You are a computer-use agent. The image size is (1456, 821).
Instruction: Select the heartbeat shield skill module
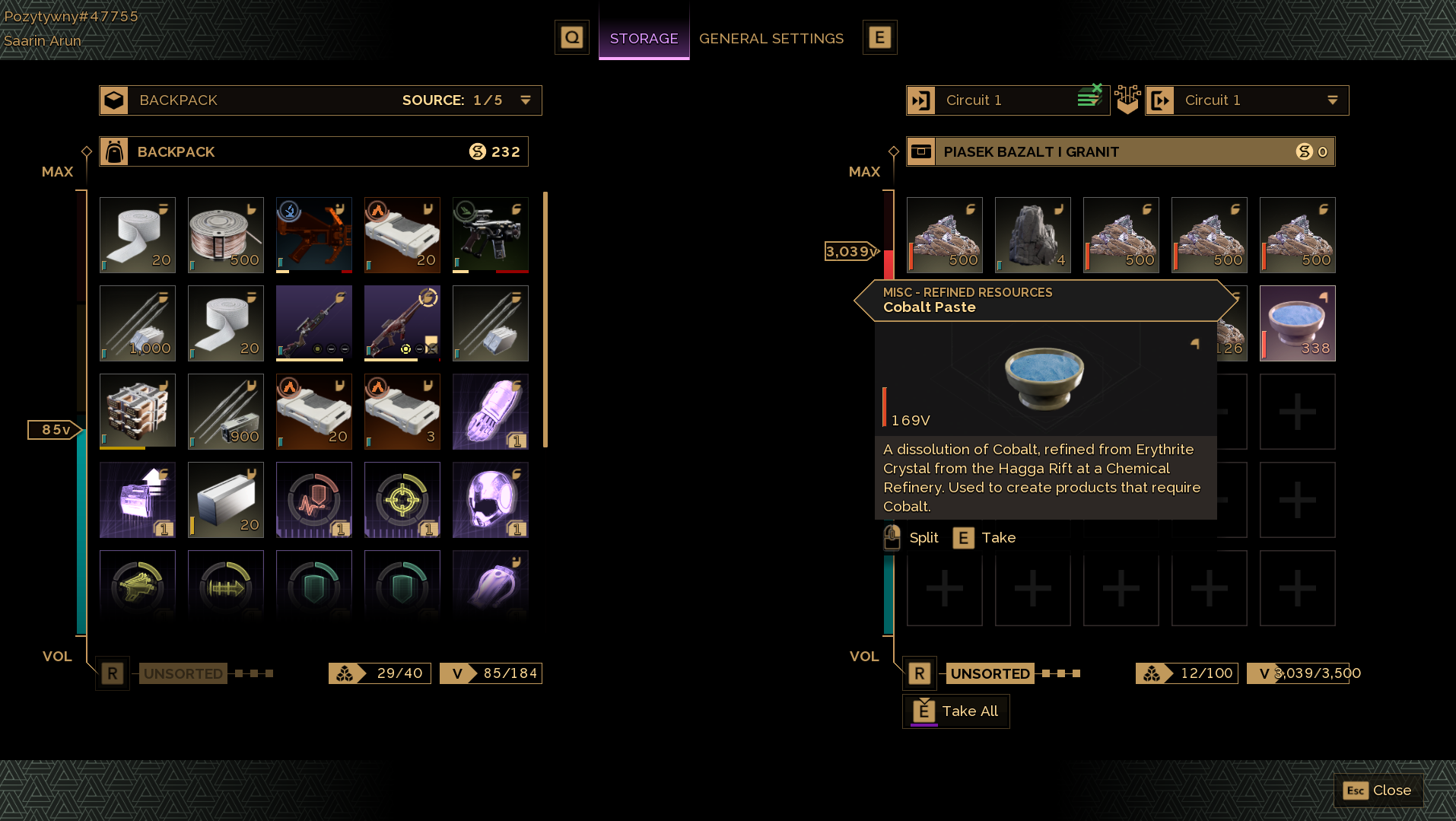pyautogui.click(x=314, y=500)
